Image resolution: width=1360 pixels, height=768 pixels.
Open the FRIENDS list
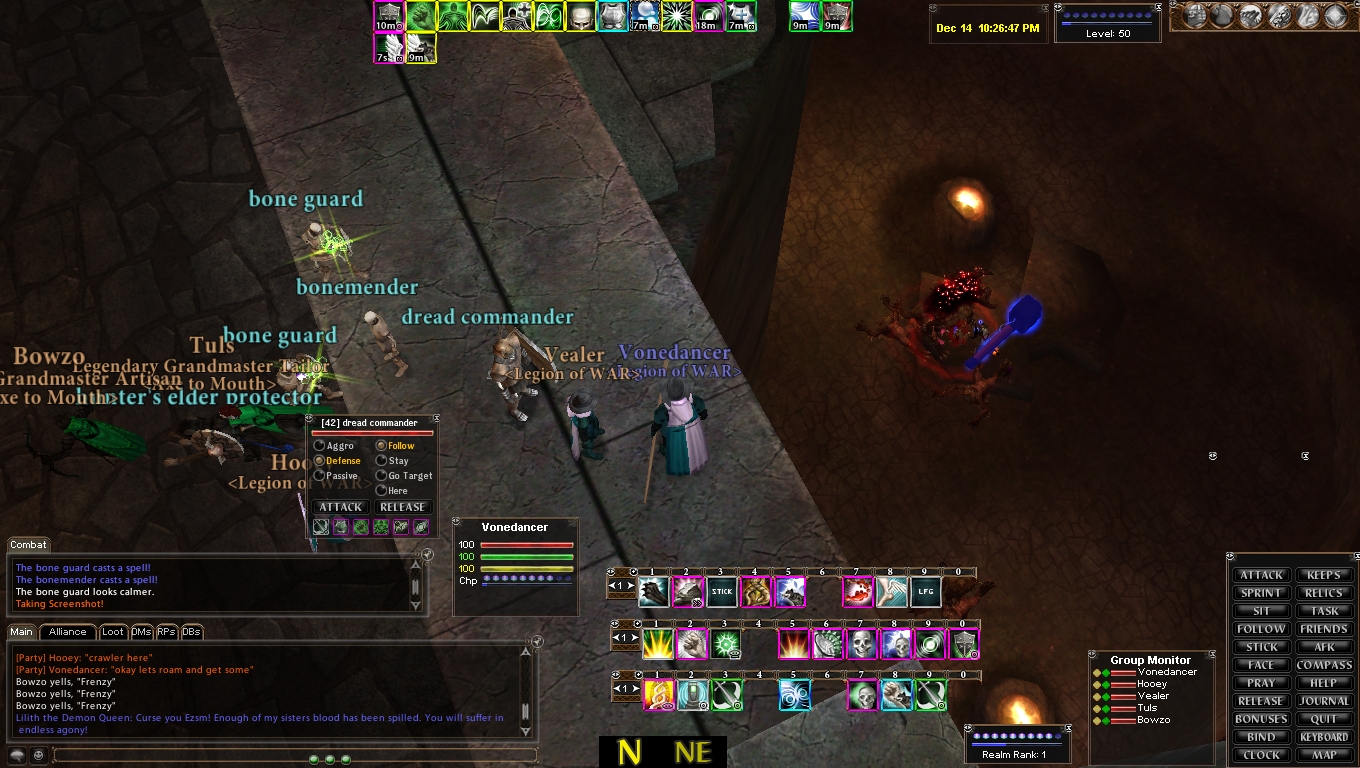coord(1324,629)
